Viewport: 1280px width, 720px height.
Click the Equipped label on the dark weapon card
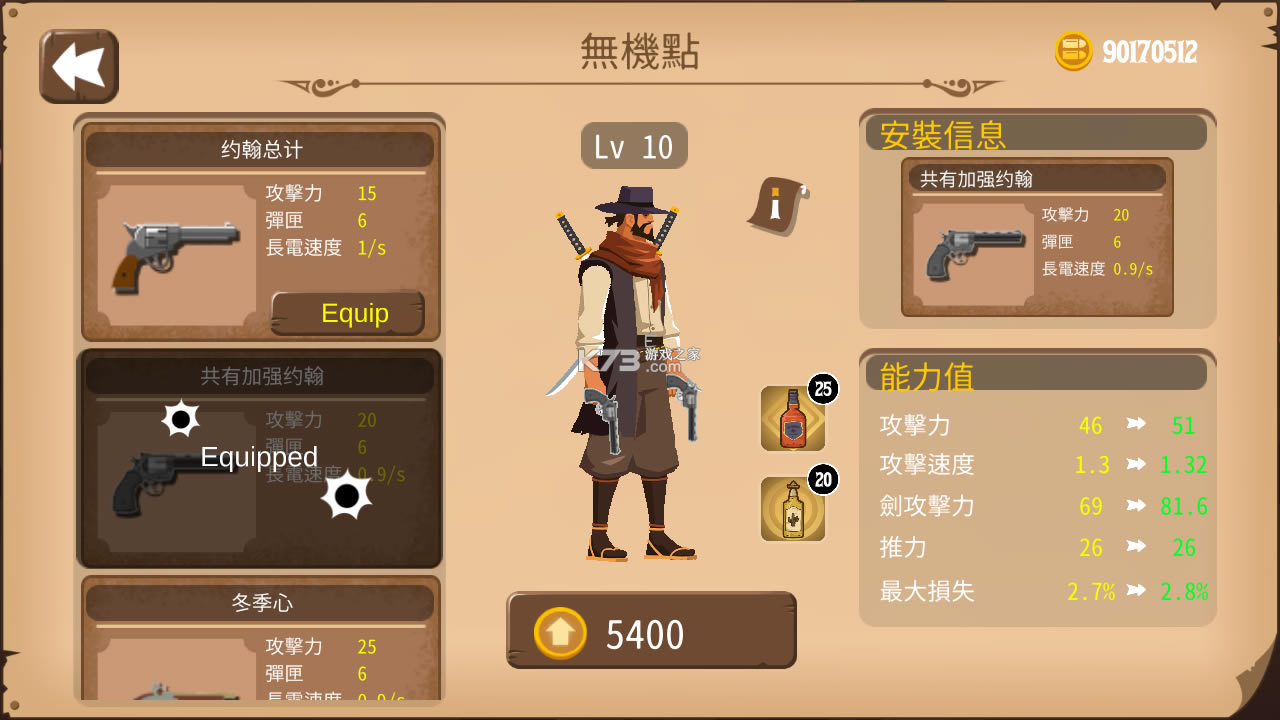point(258,457)
